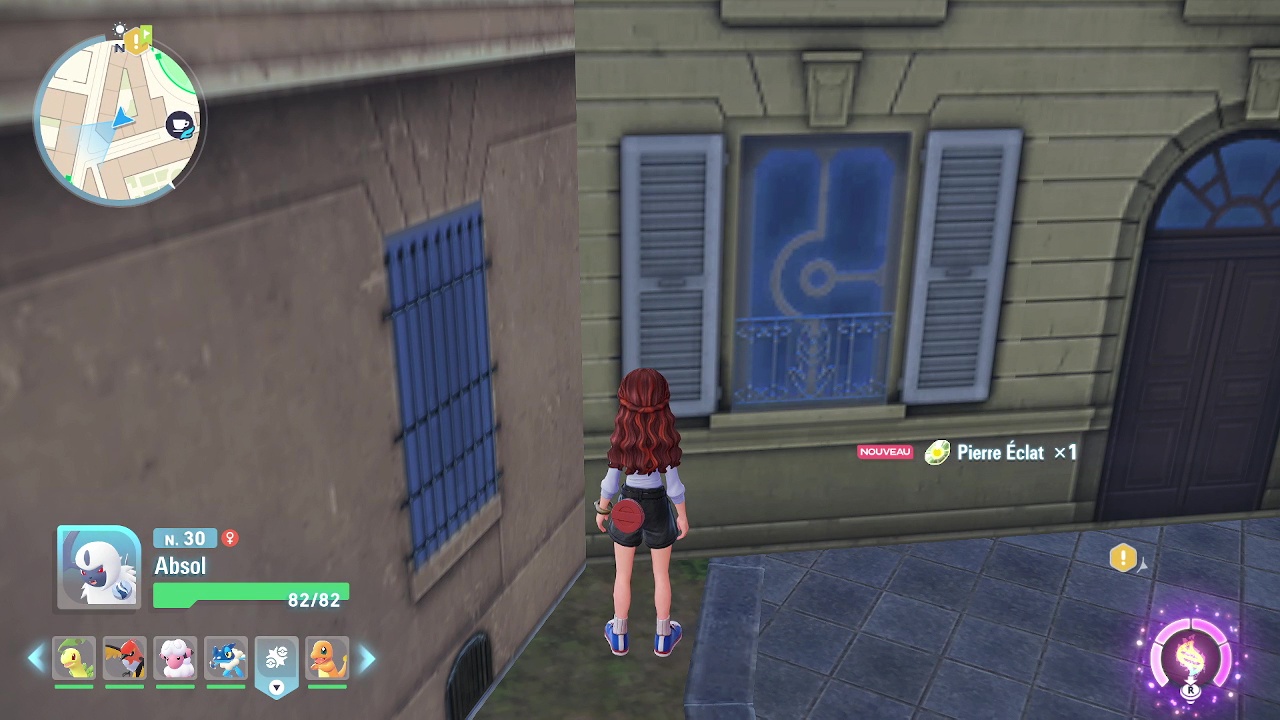
Task: Choose the Frogadier party slot
Action: (x=226, y=658)
